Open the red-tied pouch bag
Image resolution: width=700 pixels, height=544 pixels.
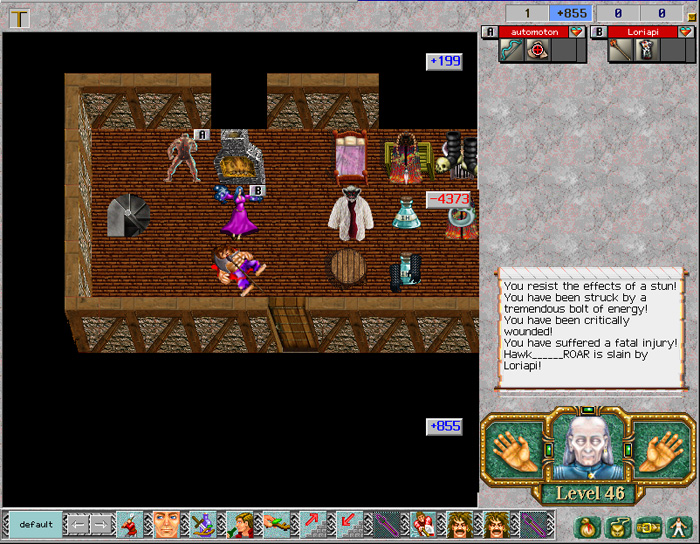[x=589, y=524]
